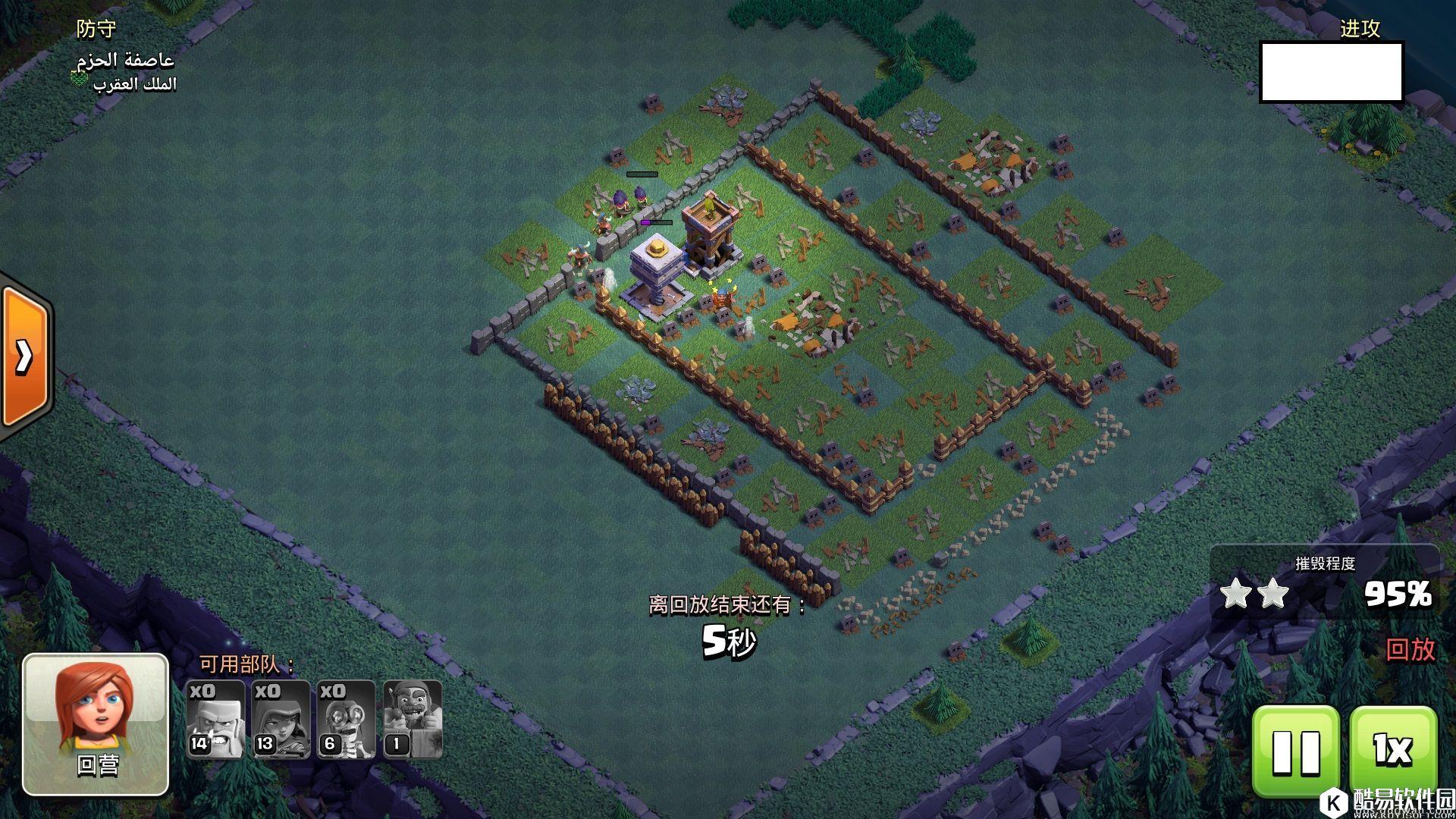Choose the skeleton Bomber troop slot
The image size is (1456, 819).
tap(346, 719)
